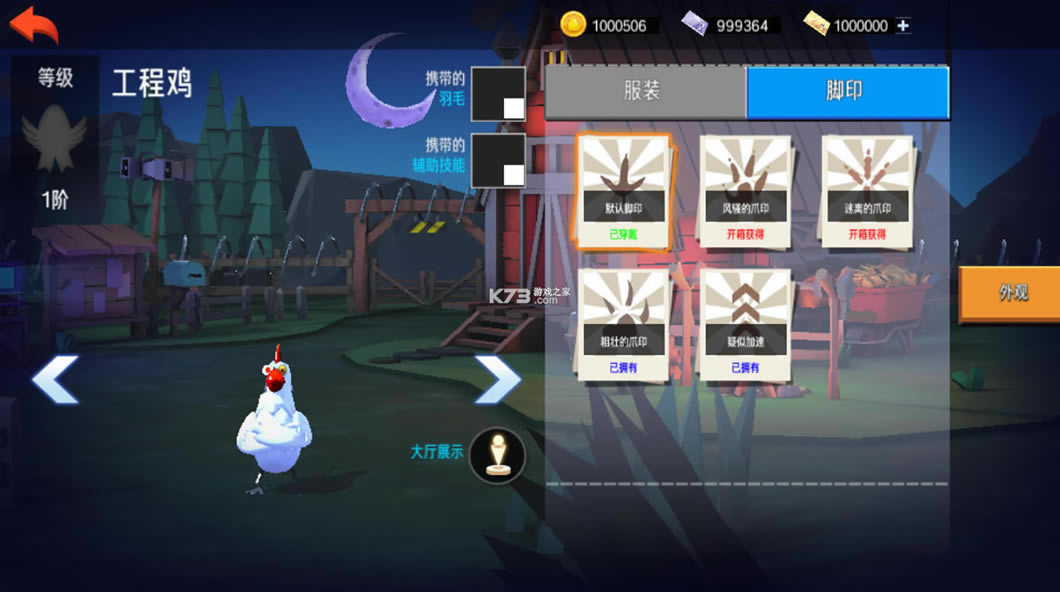Go back with the red arrow
The width and height of the screenshot is (1060, 592).
pos(34,24)
